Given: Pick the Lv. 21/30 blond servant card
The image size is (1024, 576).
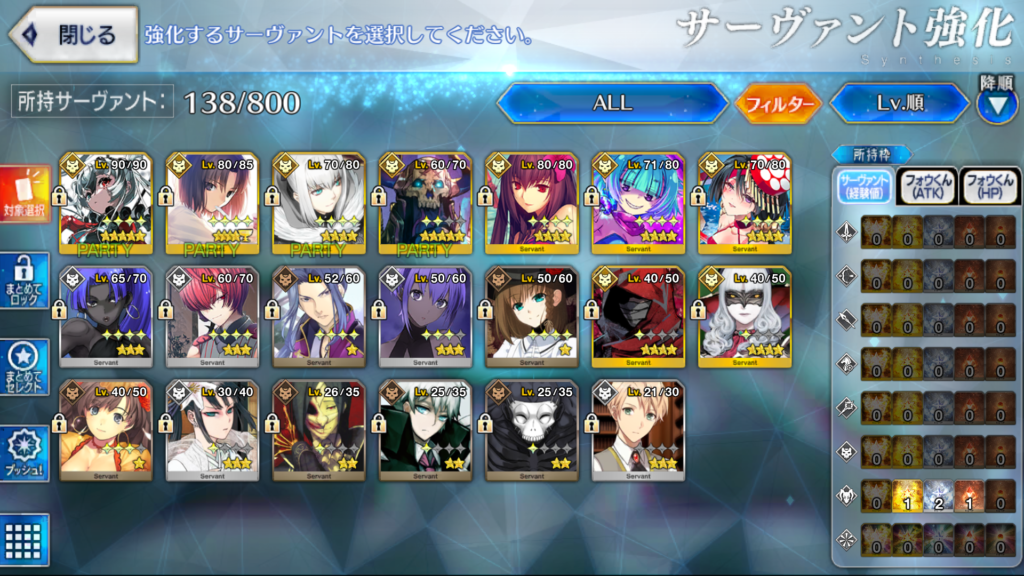Looking at the screenshot, I should (x=638, y=430).
